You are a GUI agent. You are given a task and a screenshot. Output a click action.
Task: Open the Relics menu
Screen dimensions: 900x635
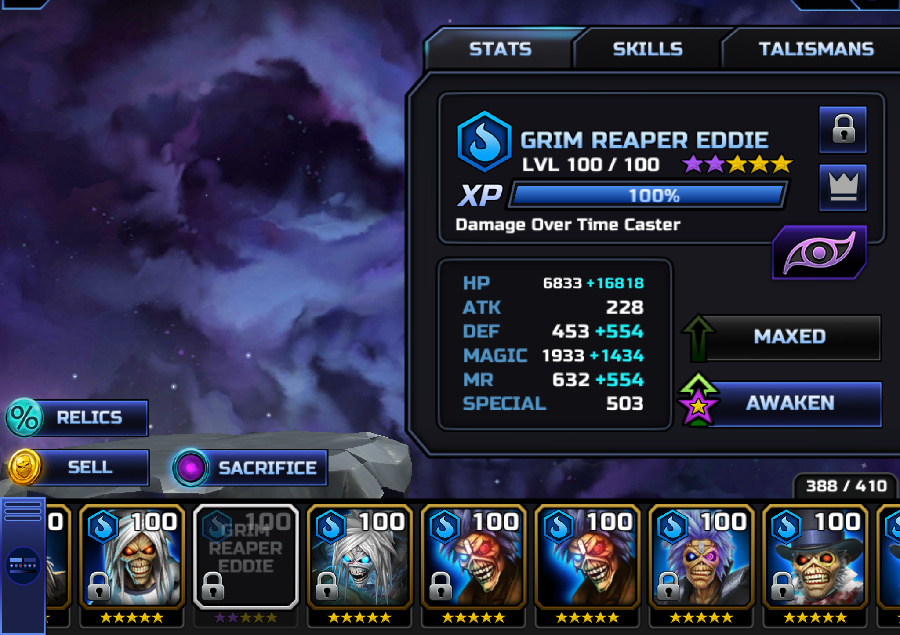[x=78, y=418]
